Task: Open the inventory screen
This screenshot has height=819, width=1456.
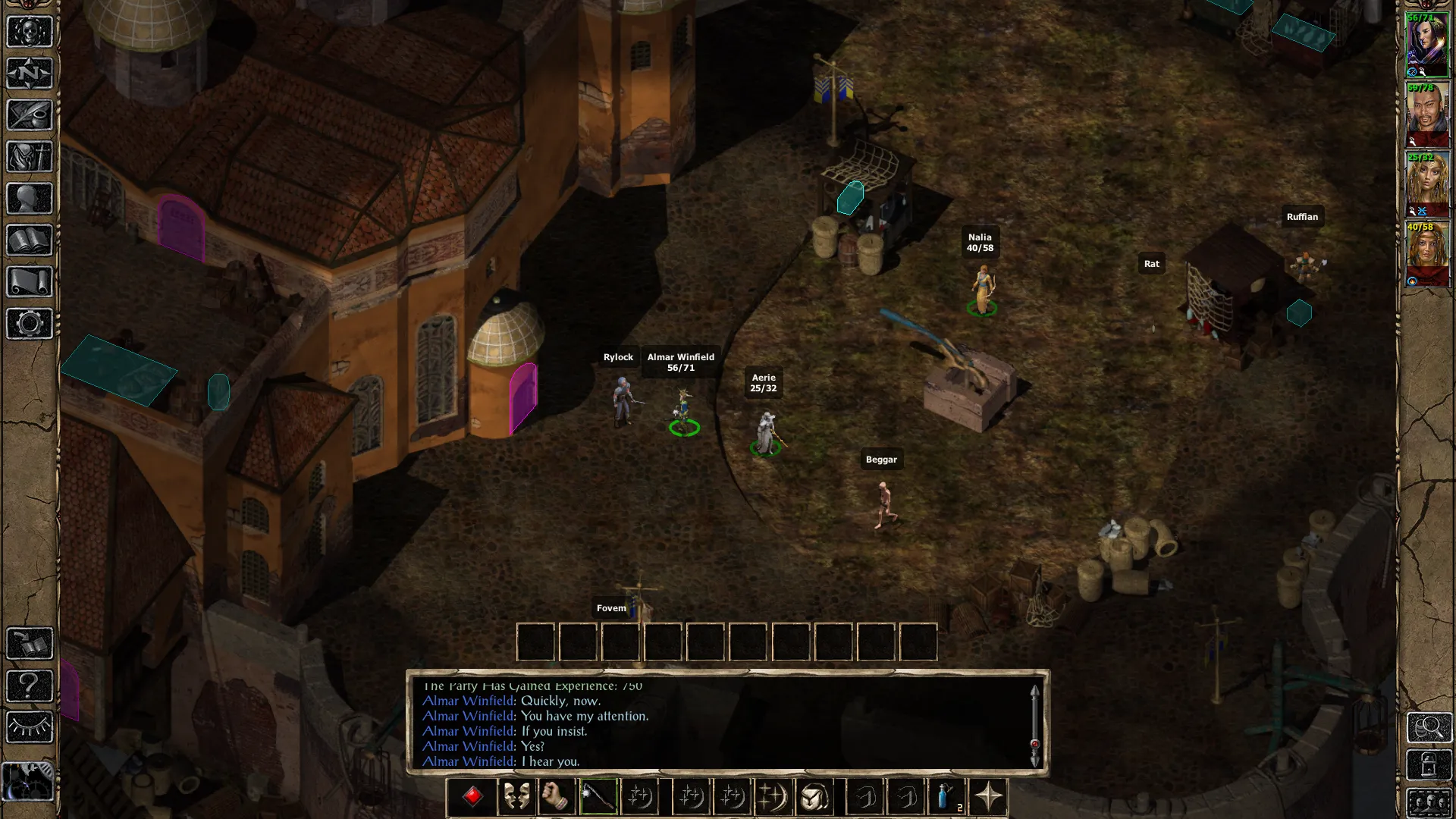Action: (x=30, y=157)
